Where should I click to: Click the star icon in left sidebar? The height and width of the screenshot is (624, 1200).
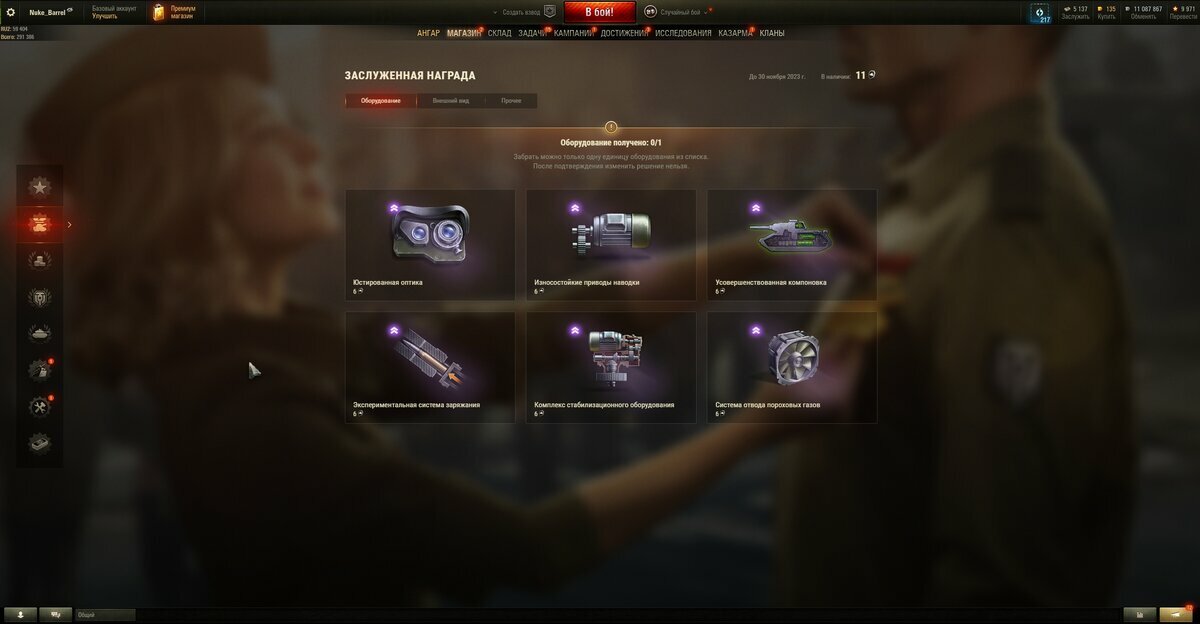tap(40, 186)
